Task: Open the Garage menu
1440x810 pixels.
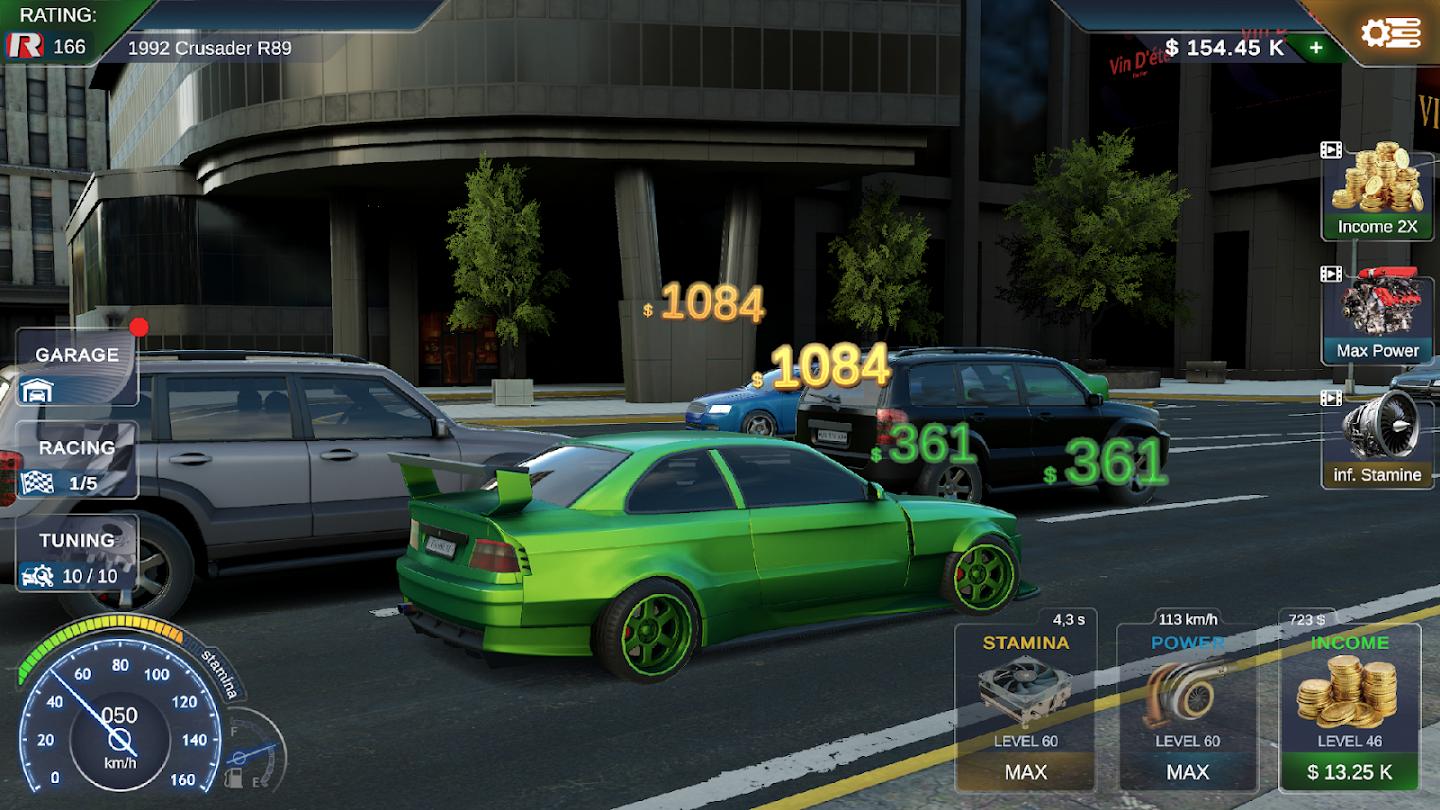Action: click(77, 368)
